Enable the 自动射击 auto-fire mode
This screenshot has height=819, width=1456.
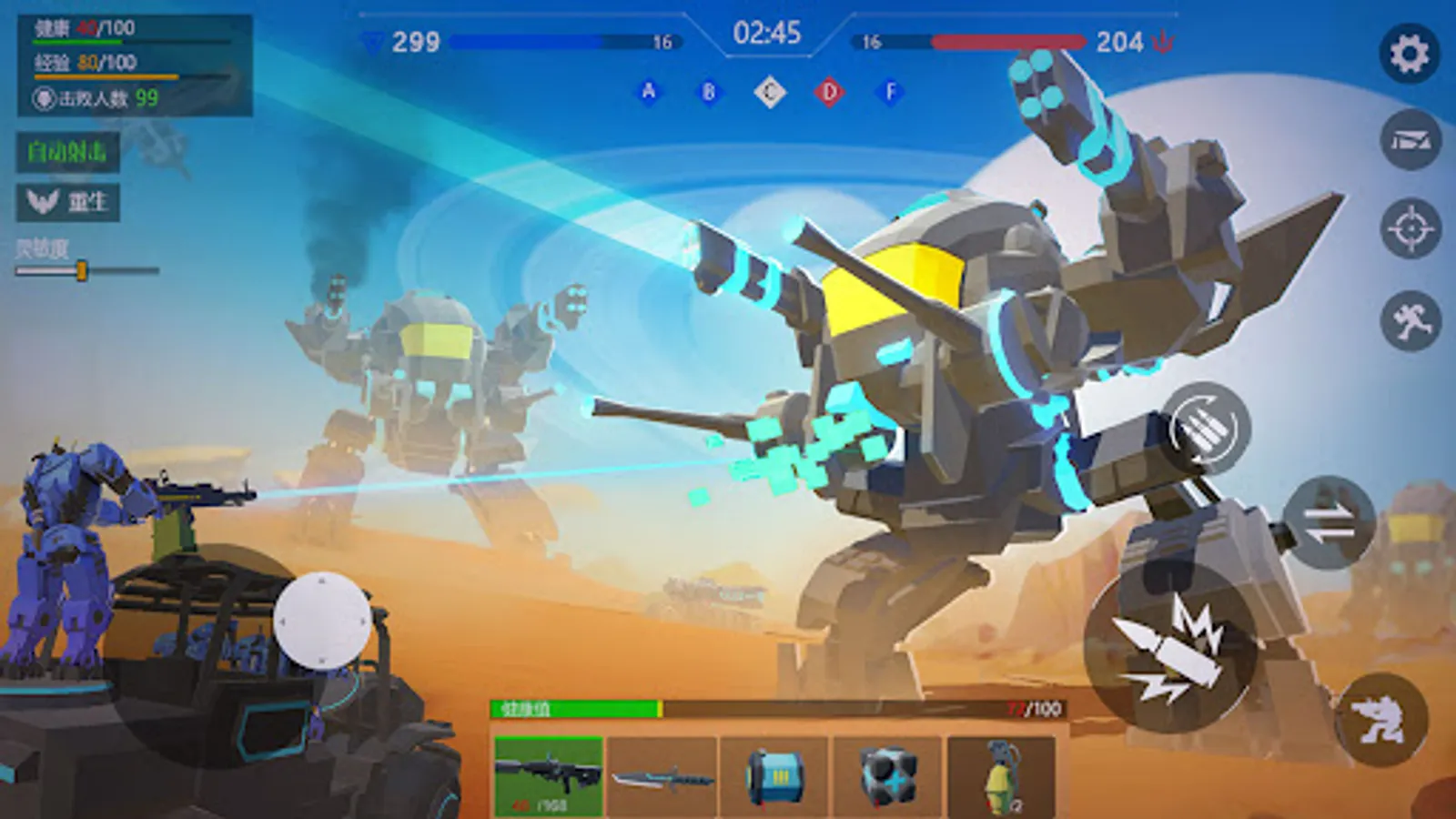pyautogui.click(x=69, y=152)
